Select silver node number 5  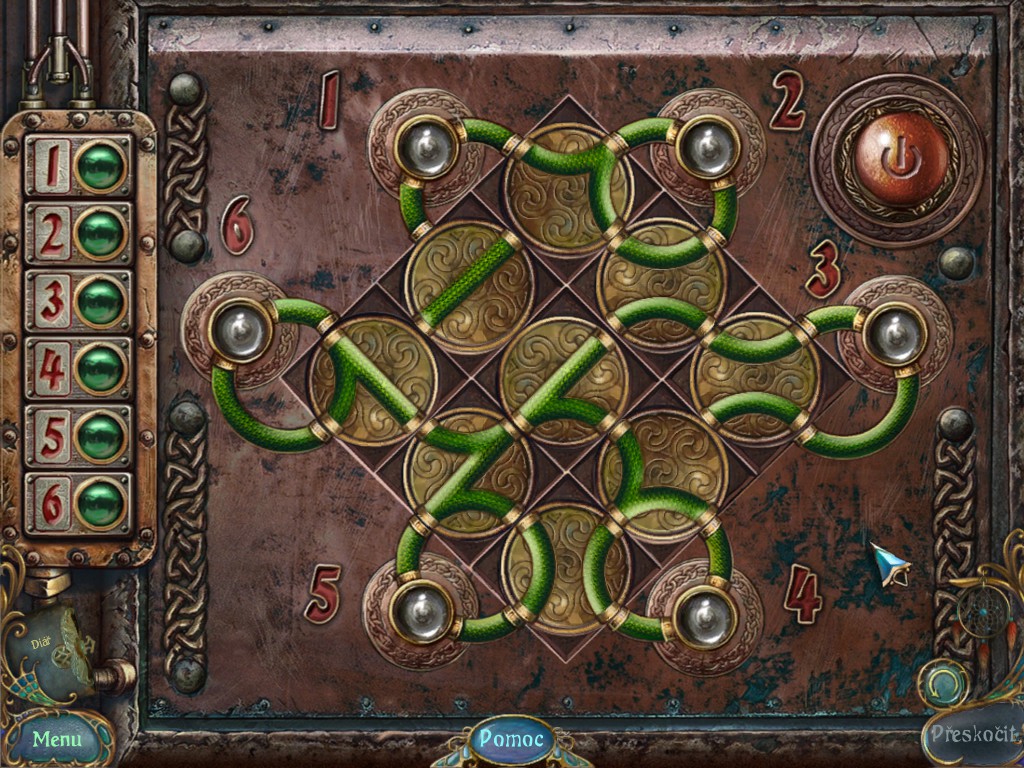418,613
